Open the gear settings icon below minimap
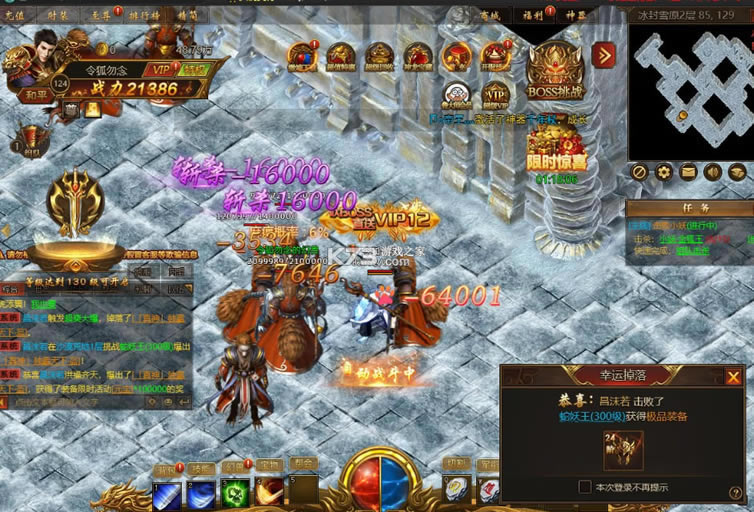Image resolution: width=754 pixels, height=512 pixels. 664,172
